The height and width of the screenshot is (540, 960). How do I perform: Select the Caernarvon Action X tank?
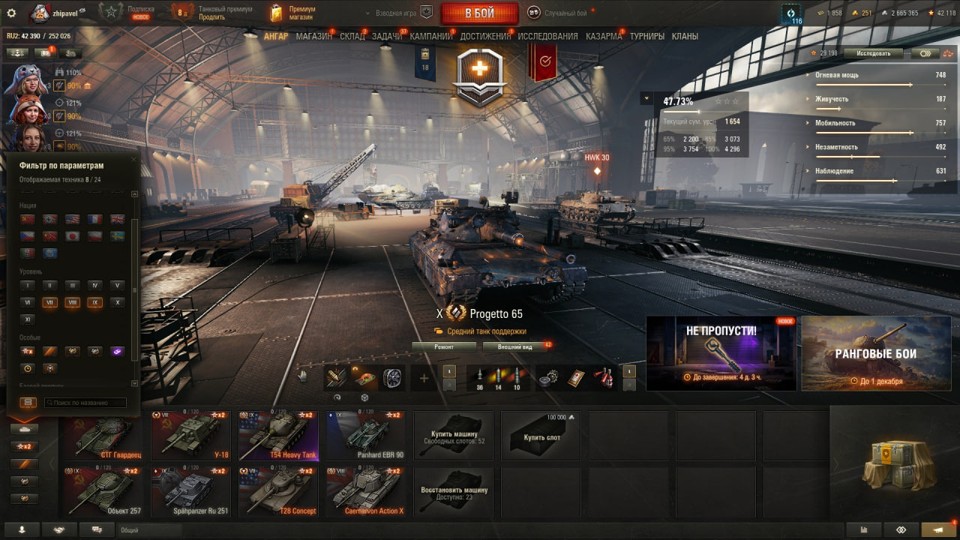click(x=364, y=490)
